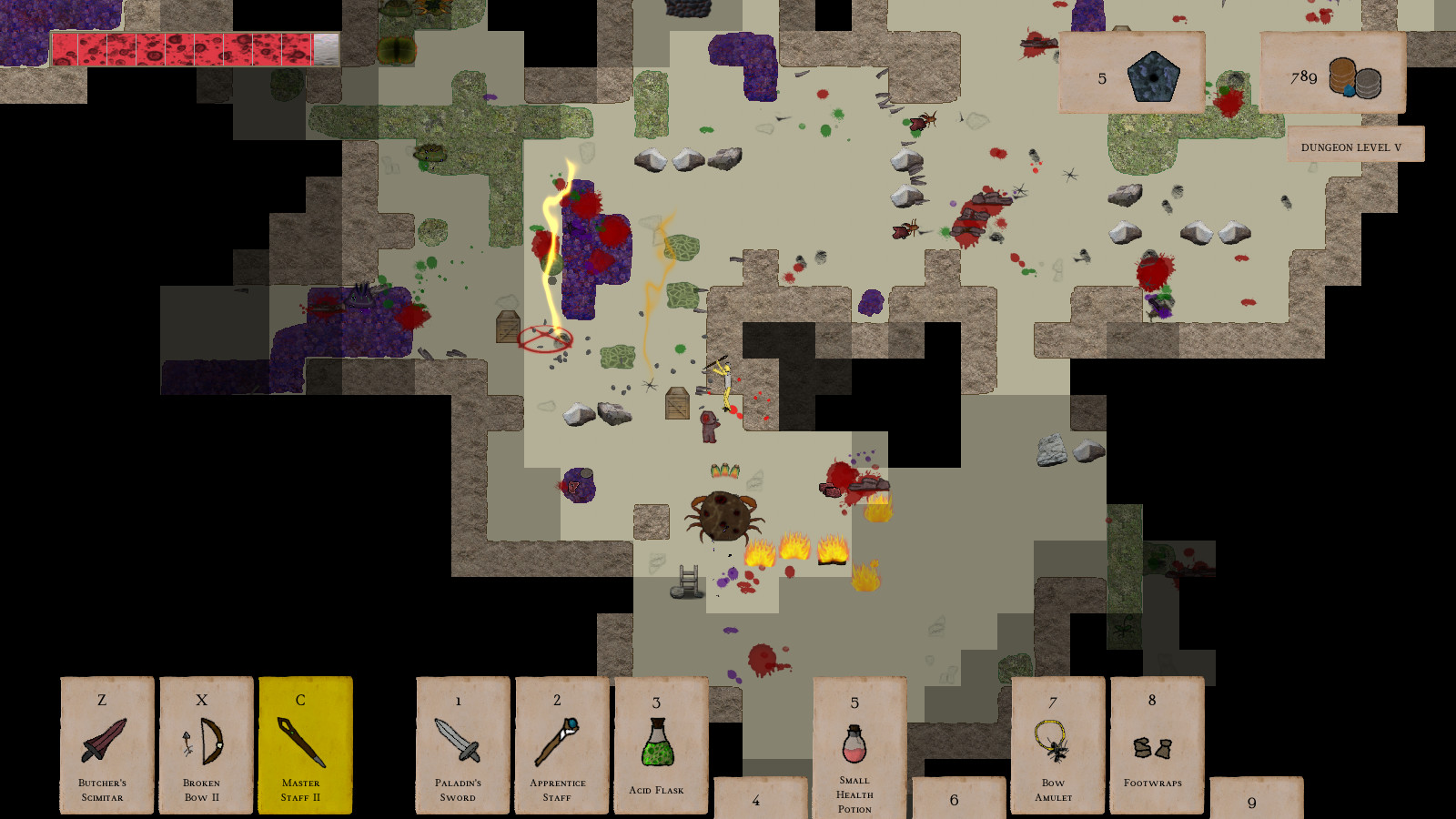The height and width of the screenshot is (819, 1456).
Task: Select the Butcher's Scimitar weapon card
Action: (105, 746)
